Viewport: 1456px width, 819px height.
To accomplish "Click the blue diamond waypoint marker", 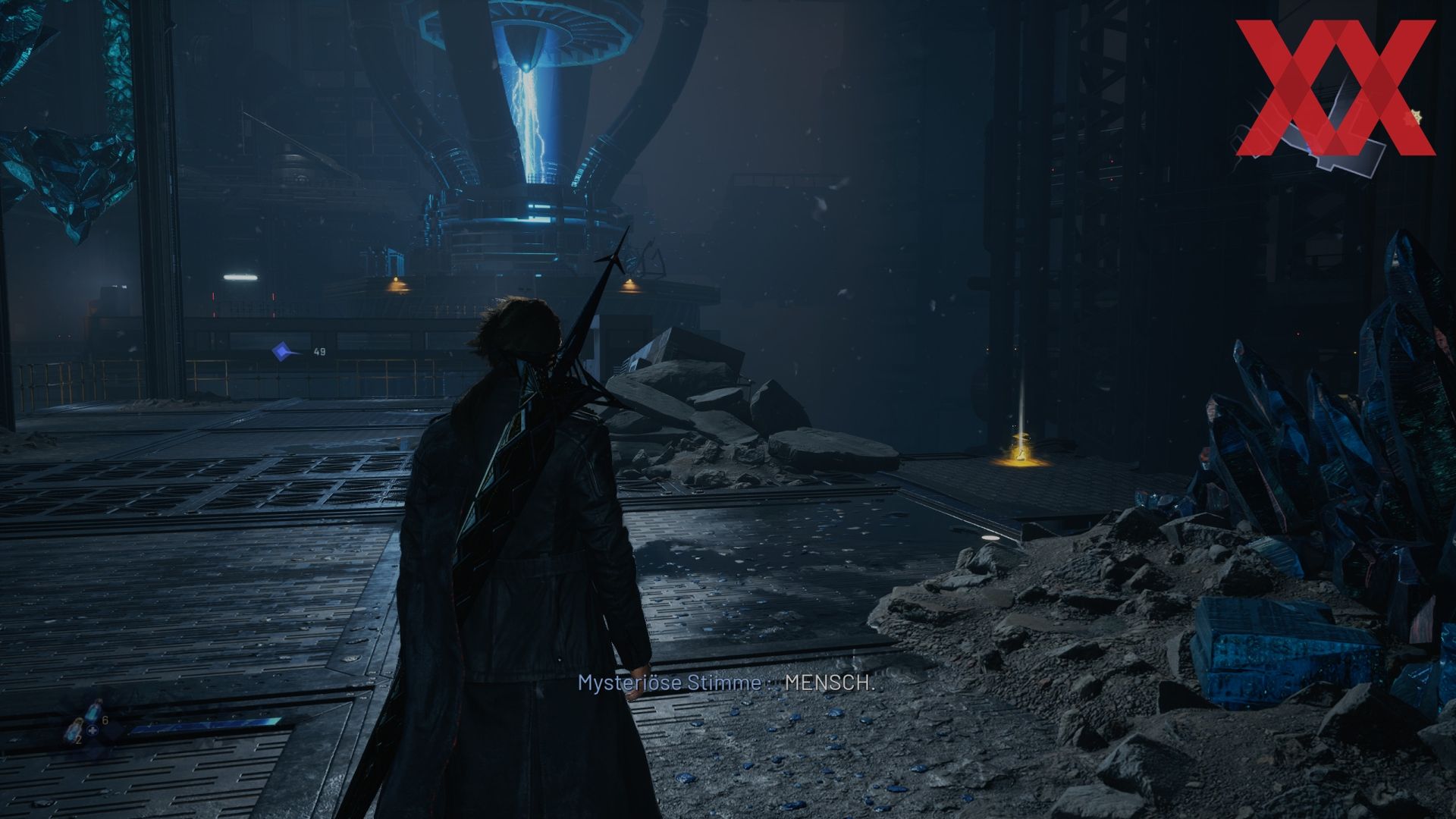I will [283, 350].
